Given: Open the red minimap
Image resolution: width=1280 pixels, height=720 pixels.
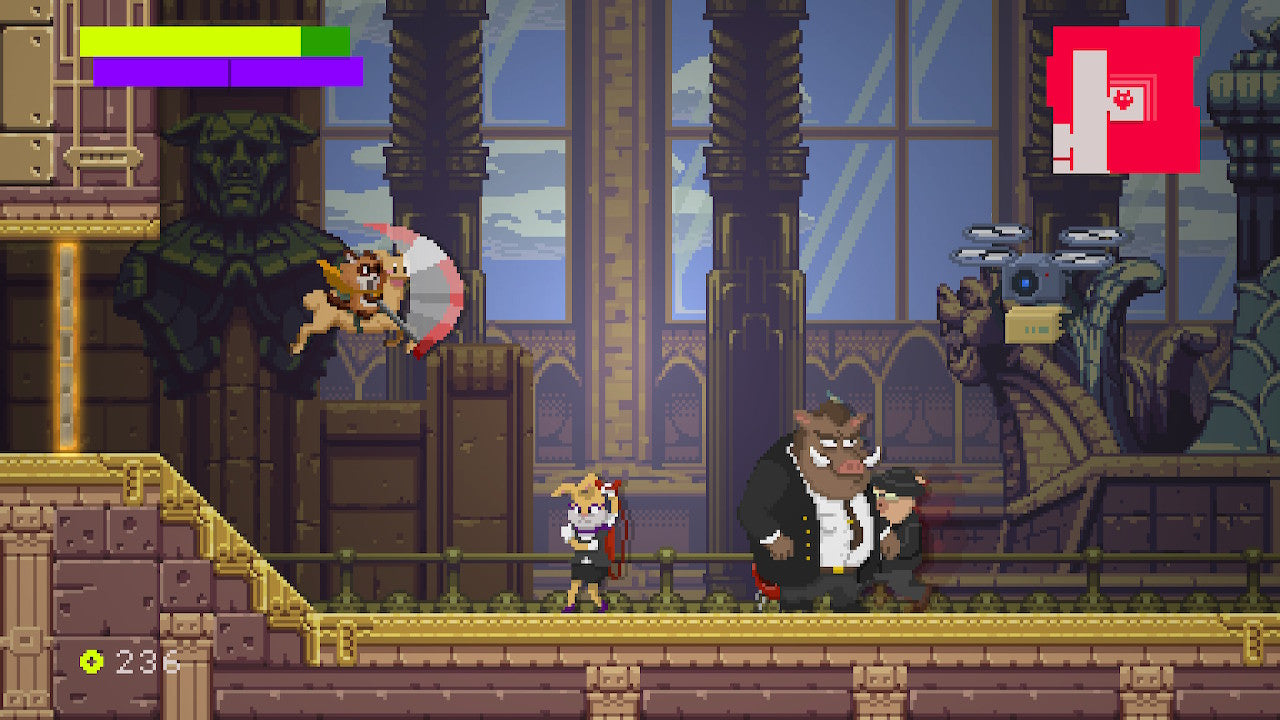Looking at the screenshot, I should tap(1124, 100).
